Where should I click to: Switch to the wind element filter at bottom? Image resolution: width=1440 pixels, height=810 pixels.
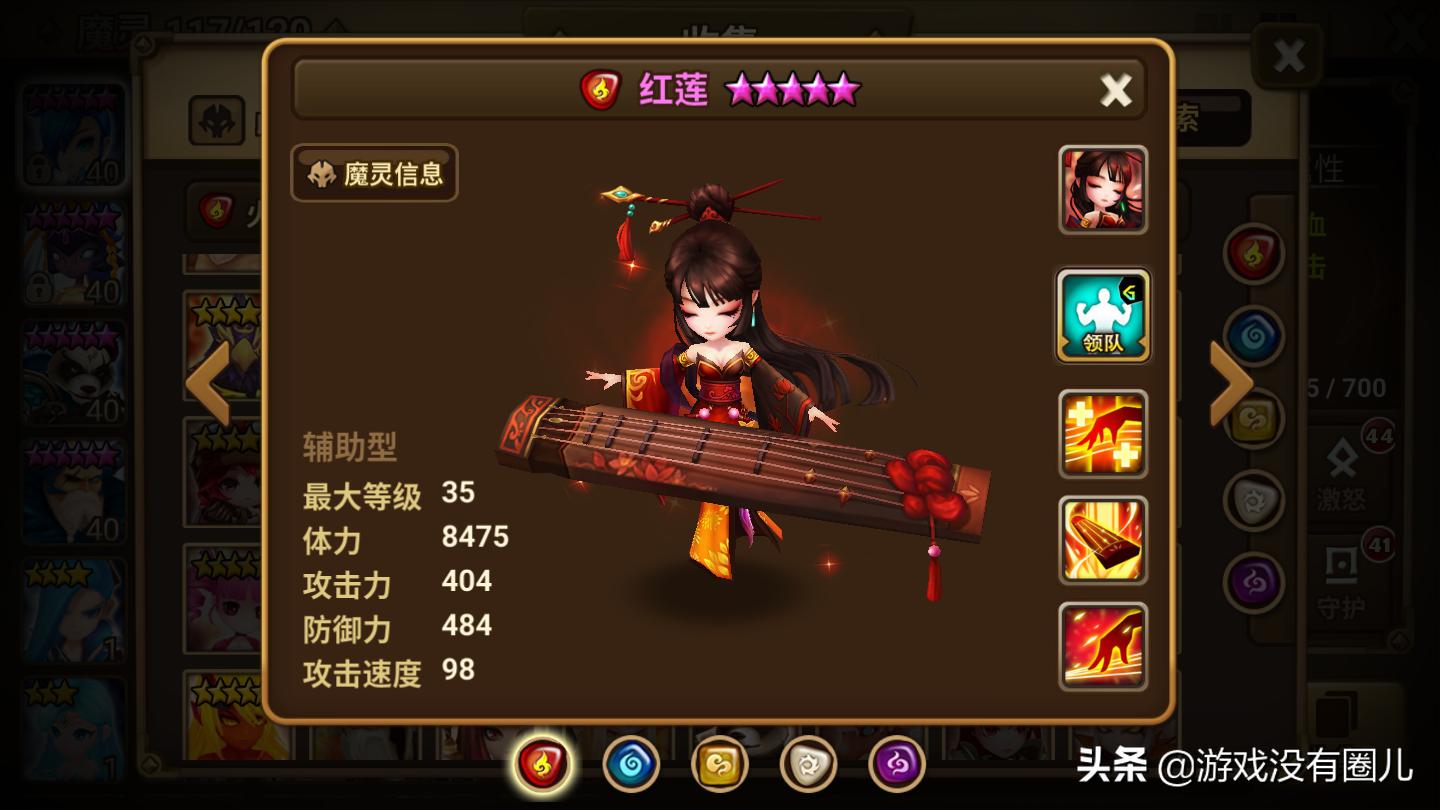[x=718, y=765]
